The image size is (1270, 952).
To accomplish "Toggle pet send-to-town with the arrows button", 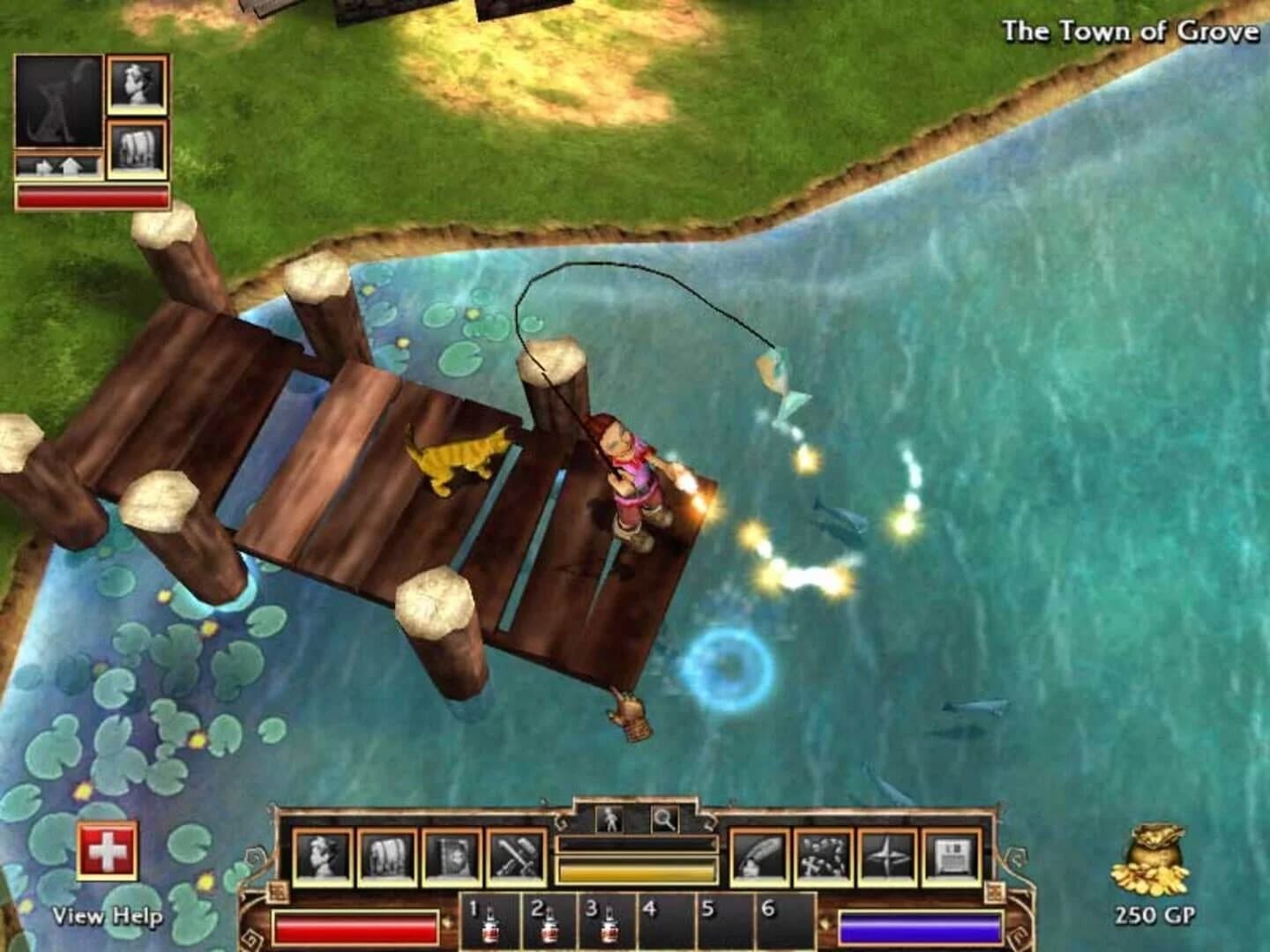I will tap(59, 166).
